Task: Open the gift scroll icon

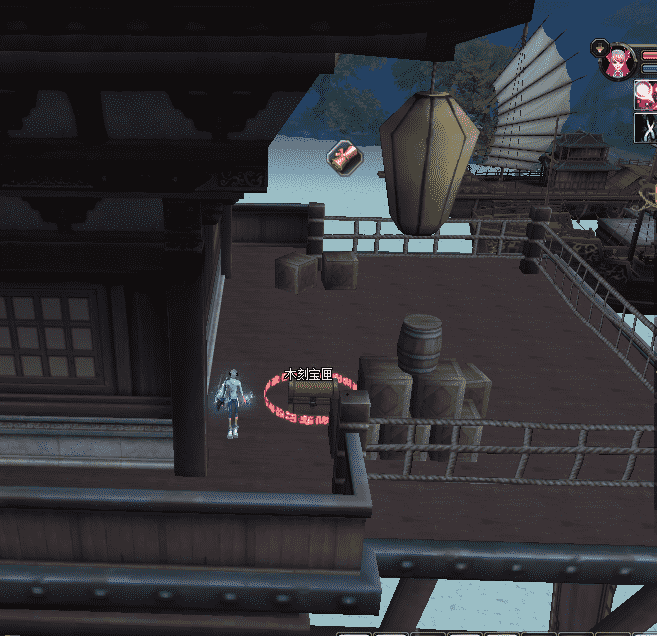Action: coord(342,155)
